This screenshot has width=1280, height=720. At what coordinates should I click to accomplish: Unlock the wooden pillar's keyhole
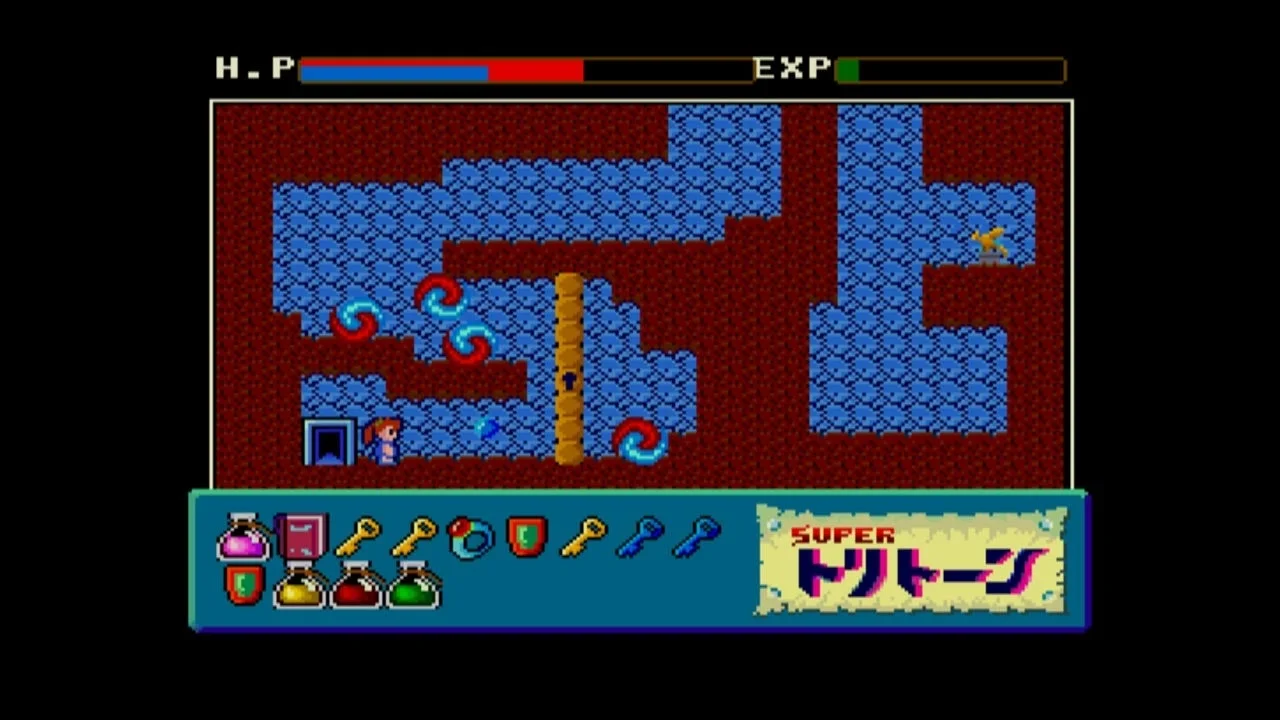coord(567,378)
